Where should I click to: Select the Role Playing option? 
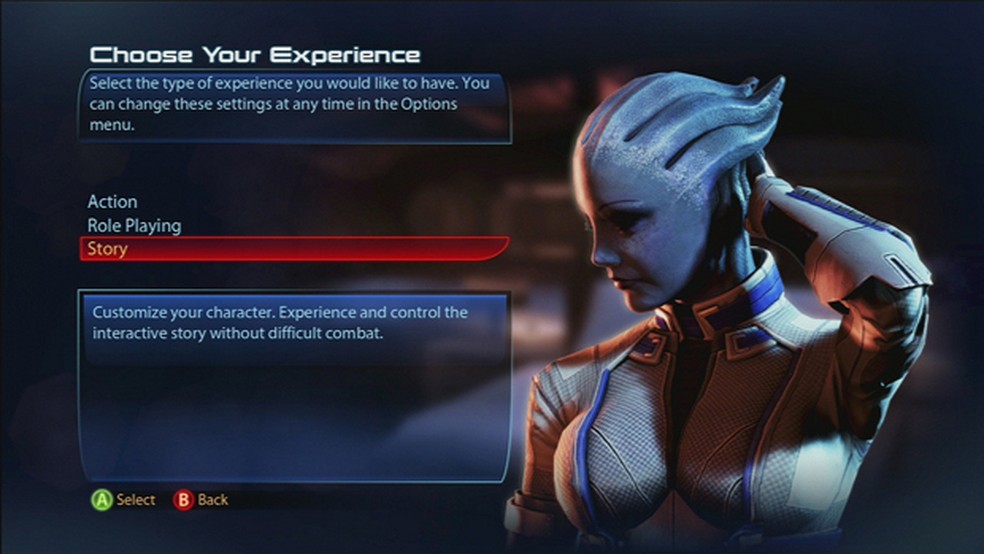(134, 226)
